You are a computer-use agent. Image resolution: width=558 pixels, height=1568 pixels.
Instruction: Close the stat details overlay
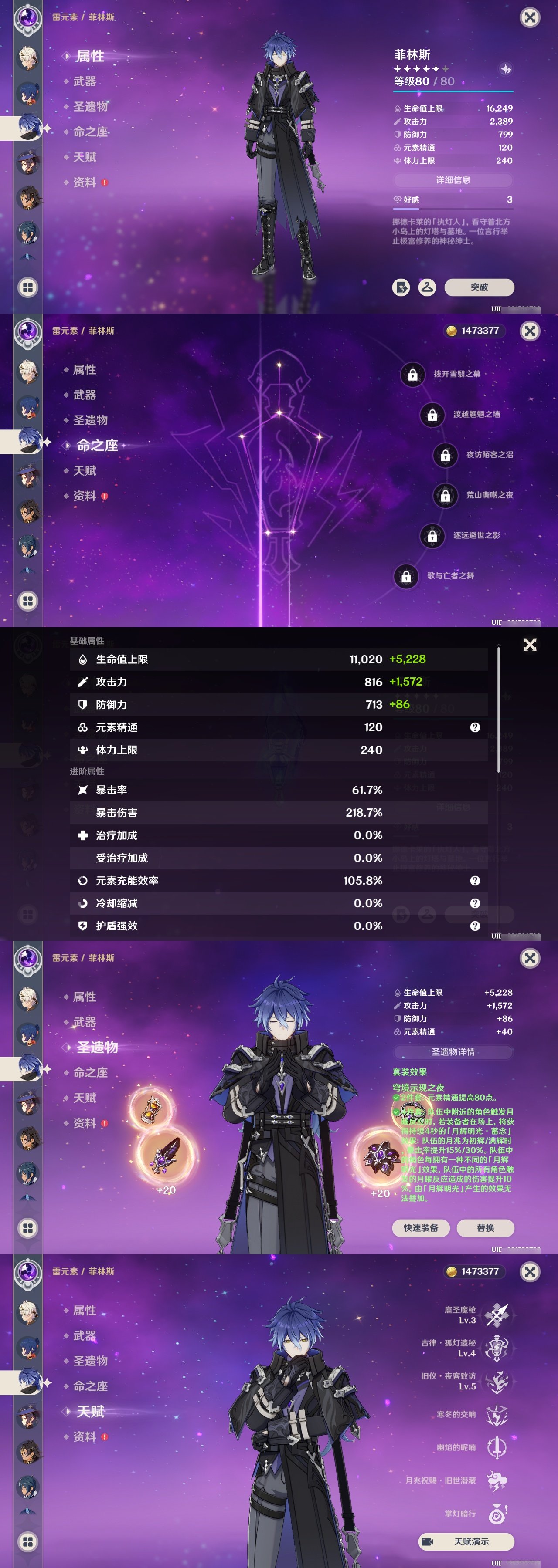click(x=530, y=645)
